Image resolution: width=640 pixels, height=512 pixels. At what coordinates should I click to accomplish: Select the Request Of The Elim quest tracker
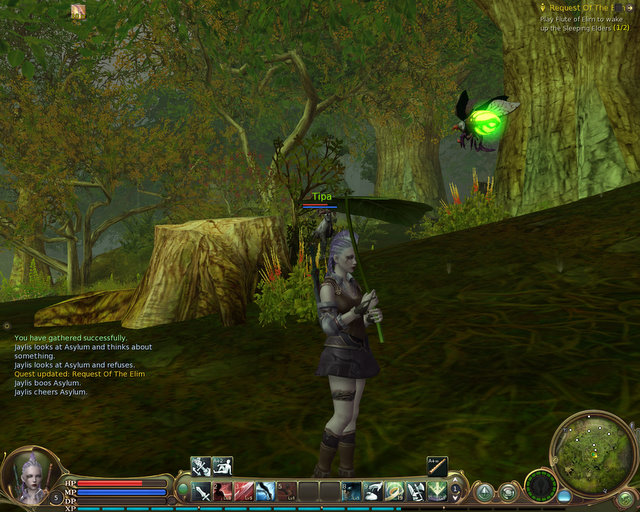(x=587, y=8)
